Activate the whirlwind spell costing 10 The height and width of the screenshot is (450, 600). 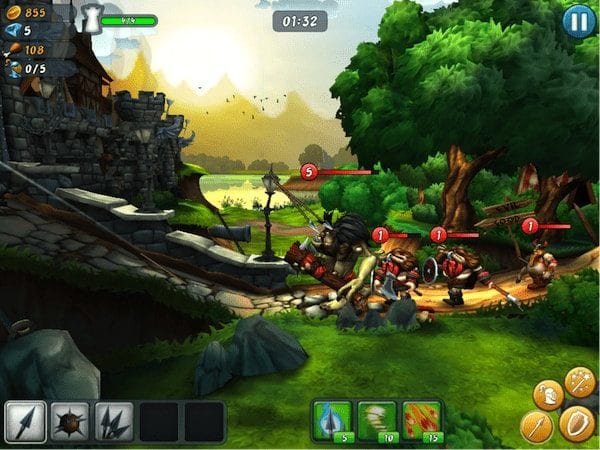click(378, 420)
